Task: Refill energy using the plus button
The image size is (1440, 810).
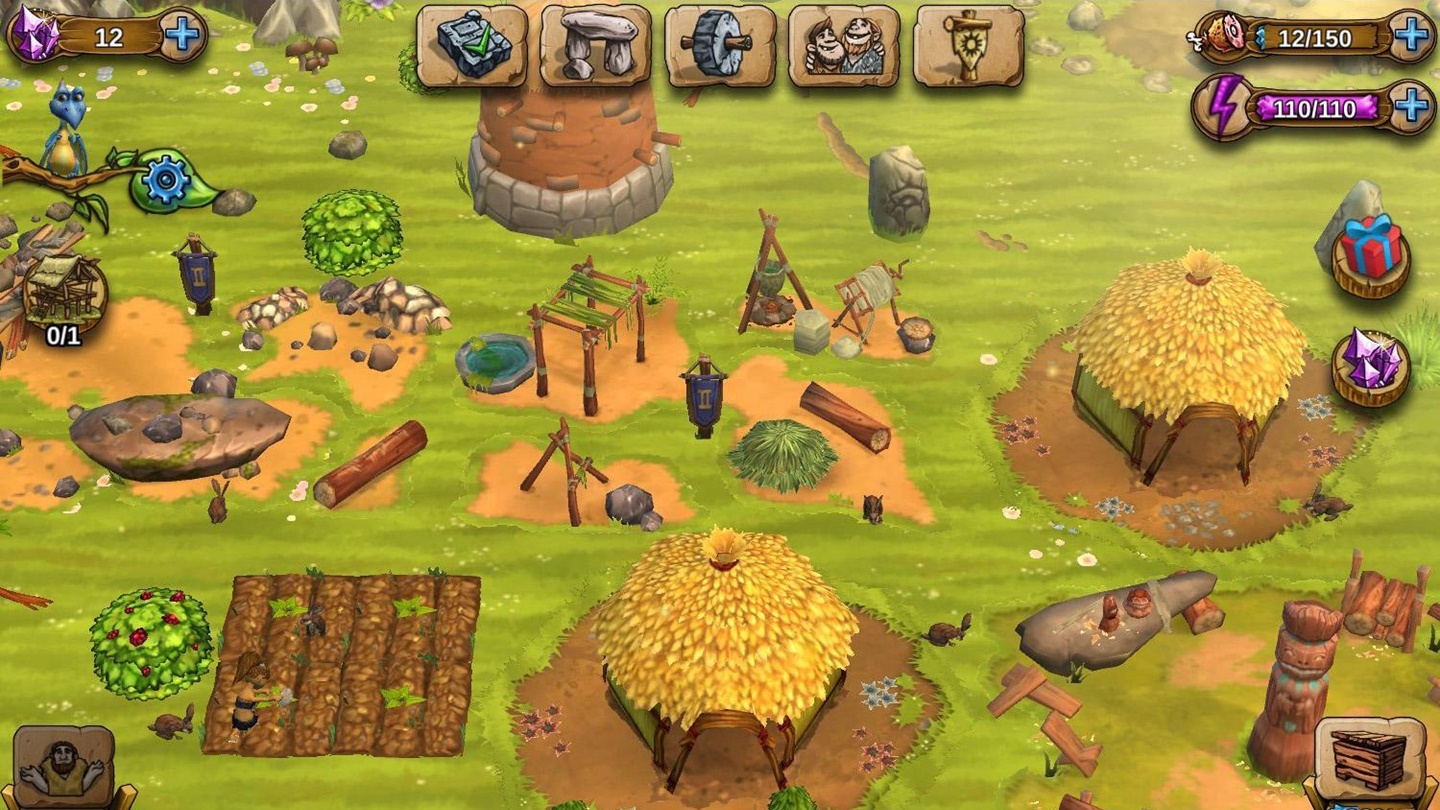Action: pyautogui.click(x=1411, y=106)
